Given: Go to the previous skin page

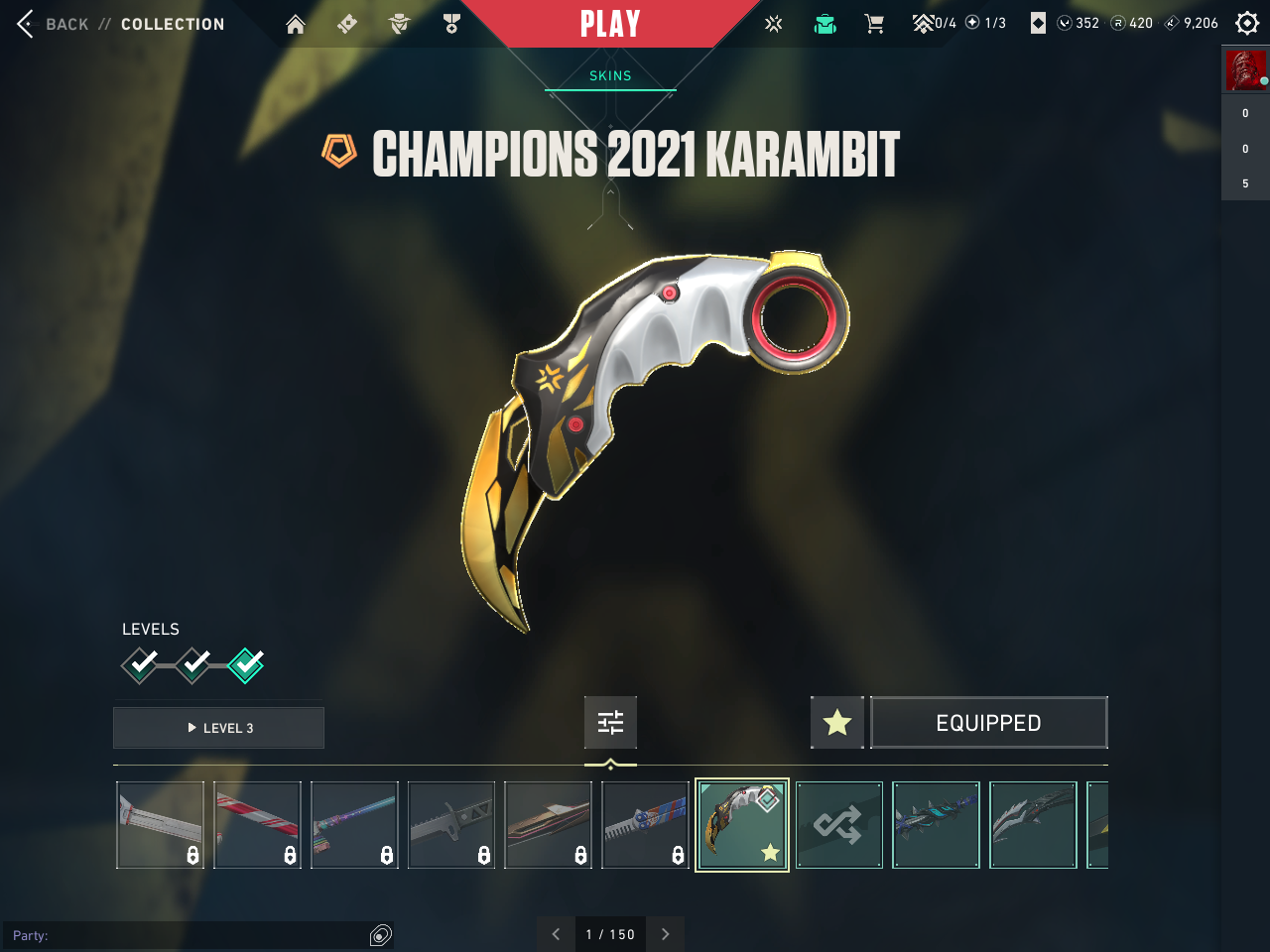Looking at the screenshot, I should click(x=556, y=934).
